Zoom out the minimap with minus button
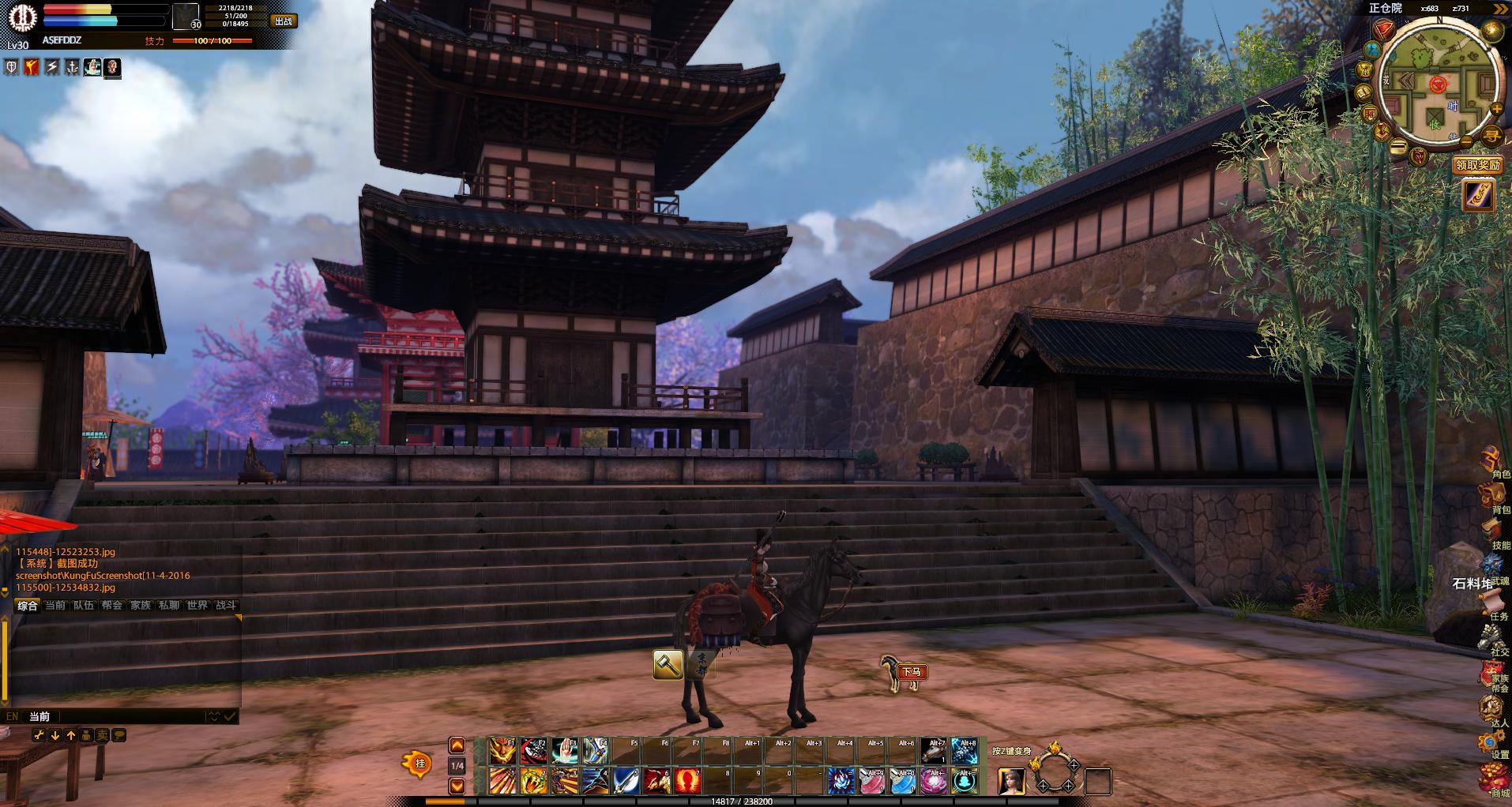The width and height of the screenshot is (1512, 807). click(x=1466, y=142)
